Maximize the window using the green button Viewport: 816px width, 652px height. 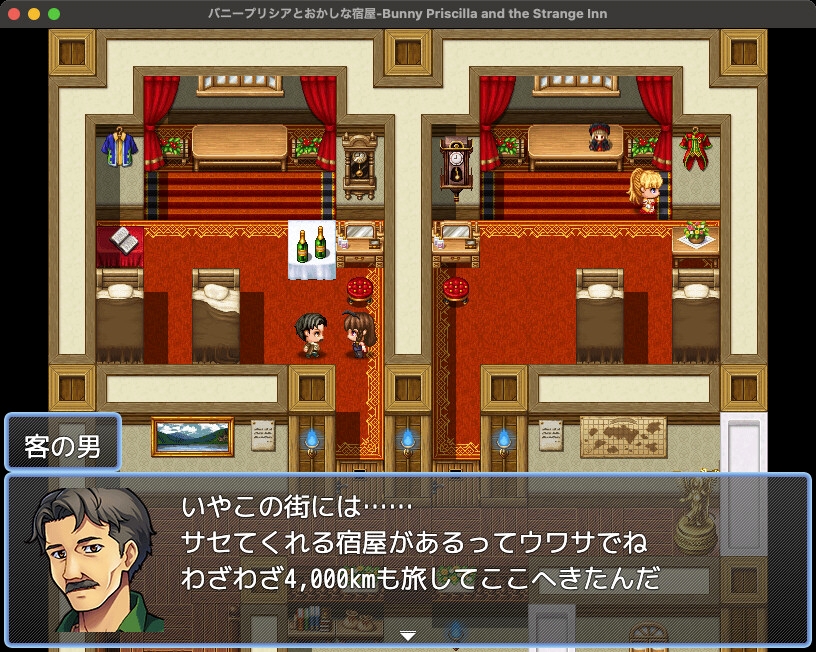[x=54, y=14]
